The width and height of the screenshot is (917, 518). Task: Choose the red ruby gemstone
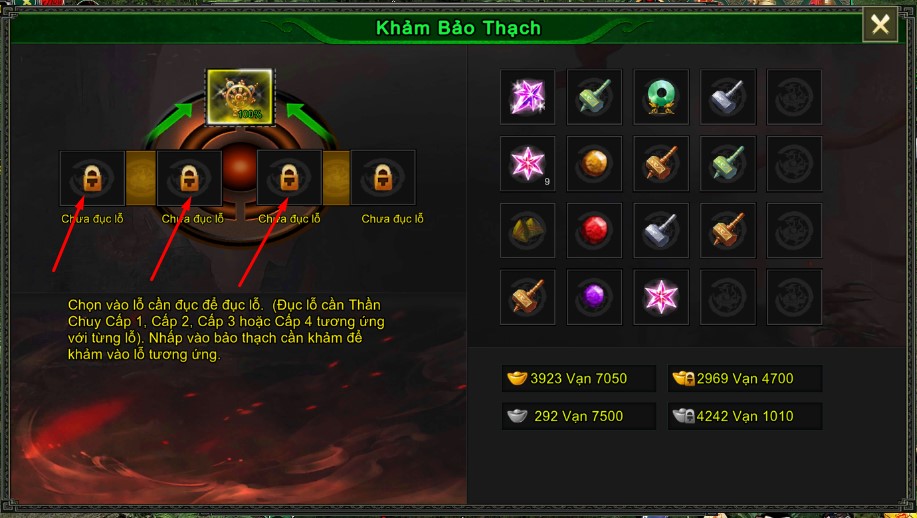tap(594, 230)
